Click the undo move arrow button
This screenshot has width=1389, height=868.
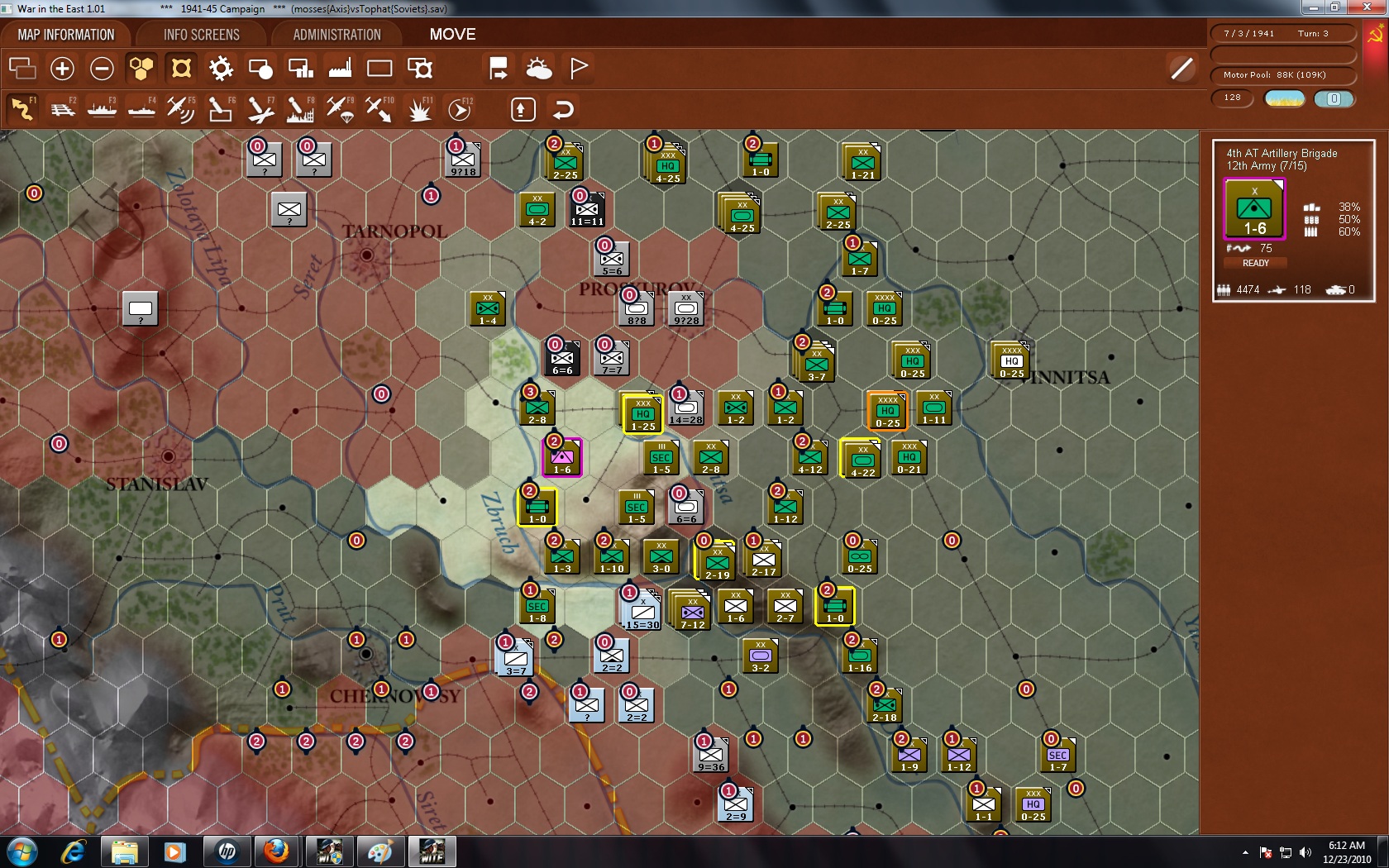tap(564, 108)
